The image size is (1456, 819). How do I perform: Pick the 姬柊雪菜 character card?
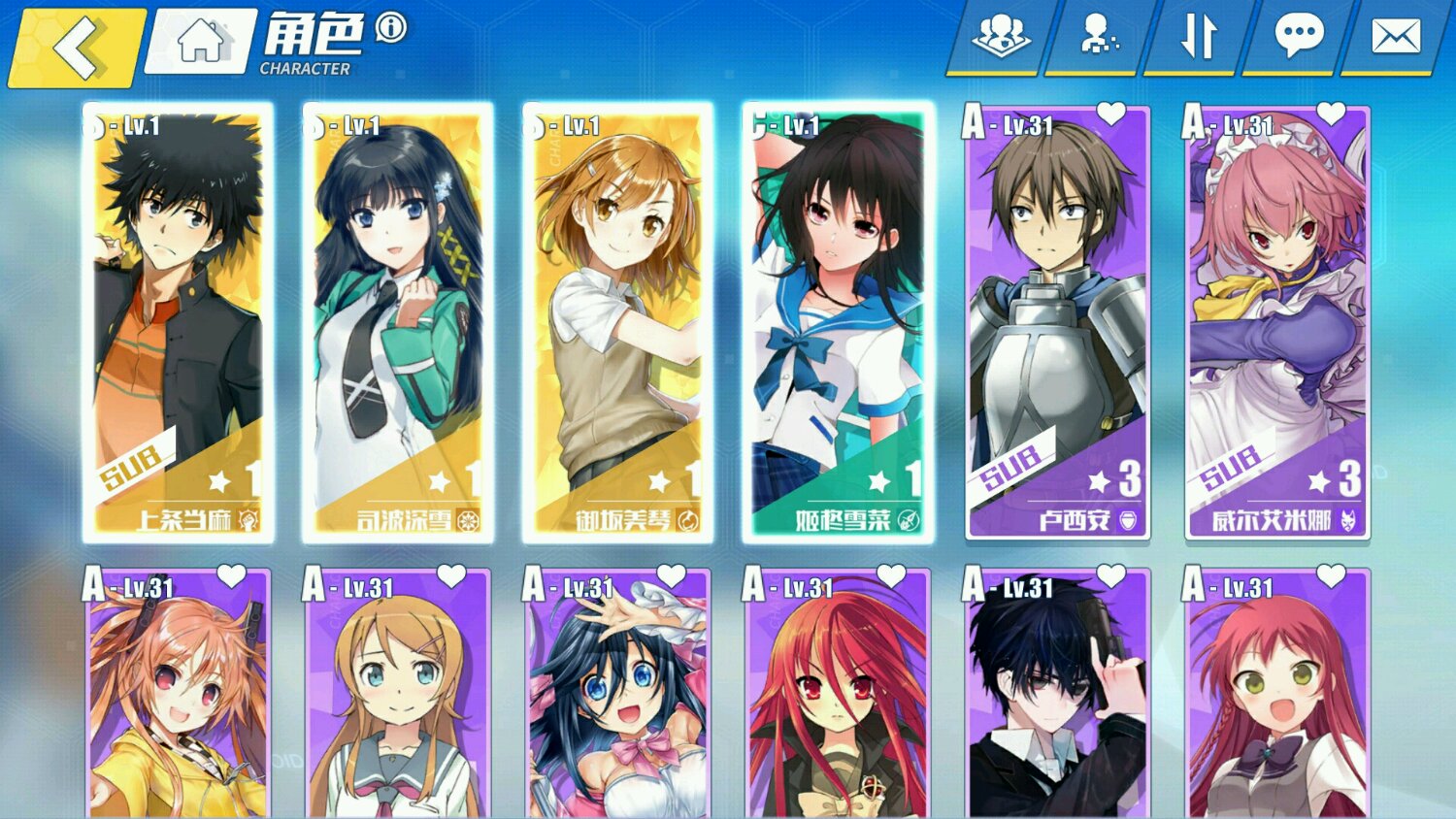(x=839, y=322)
